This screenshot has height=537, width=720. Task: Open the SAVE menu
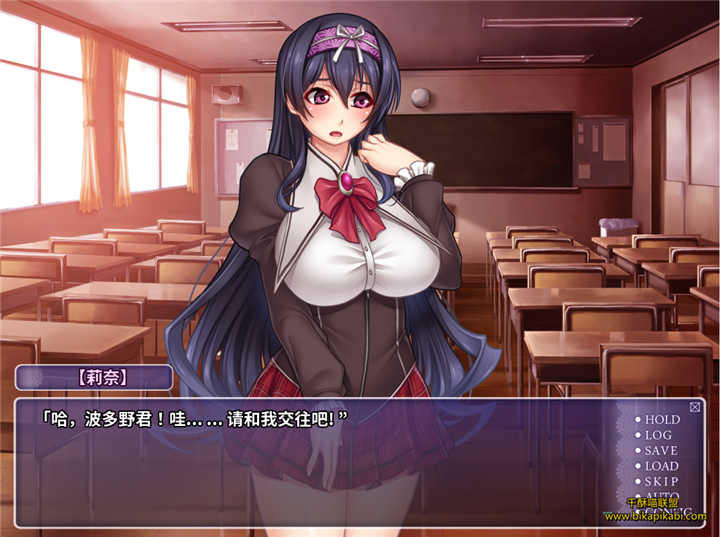pos(660,451)
